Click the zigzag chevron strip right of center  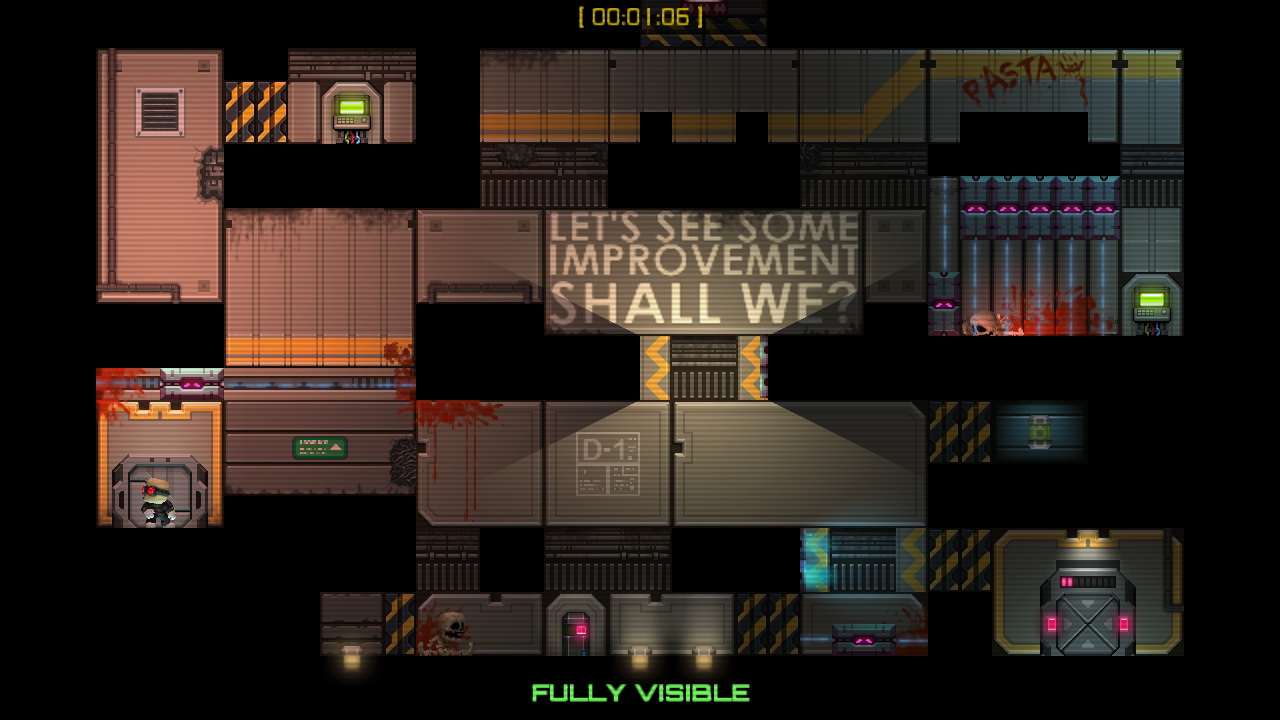click(x=912, y=560)
